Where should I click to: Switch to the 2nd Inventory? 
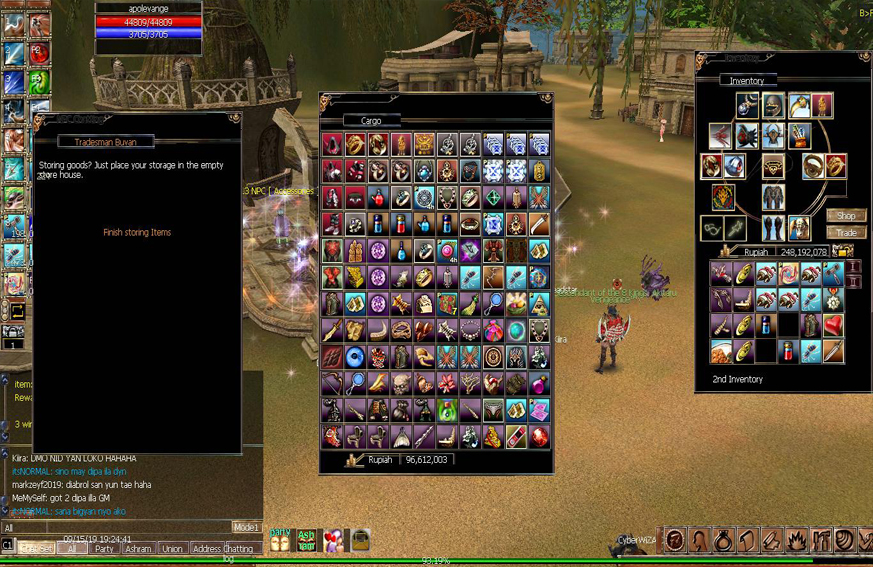tap(738, 380)
